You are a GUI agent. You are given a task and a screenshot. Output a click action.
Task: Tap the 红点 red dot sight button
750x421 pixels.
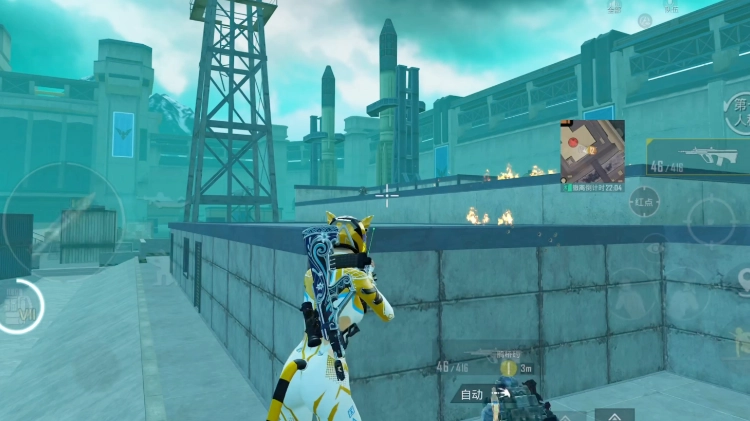click(x=645, y=202)
